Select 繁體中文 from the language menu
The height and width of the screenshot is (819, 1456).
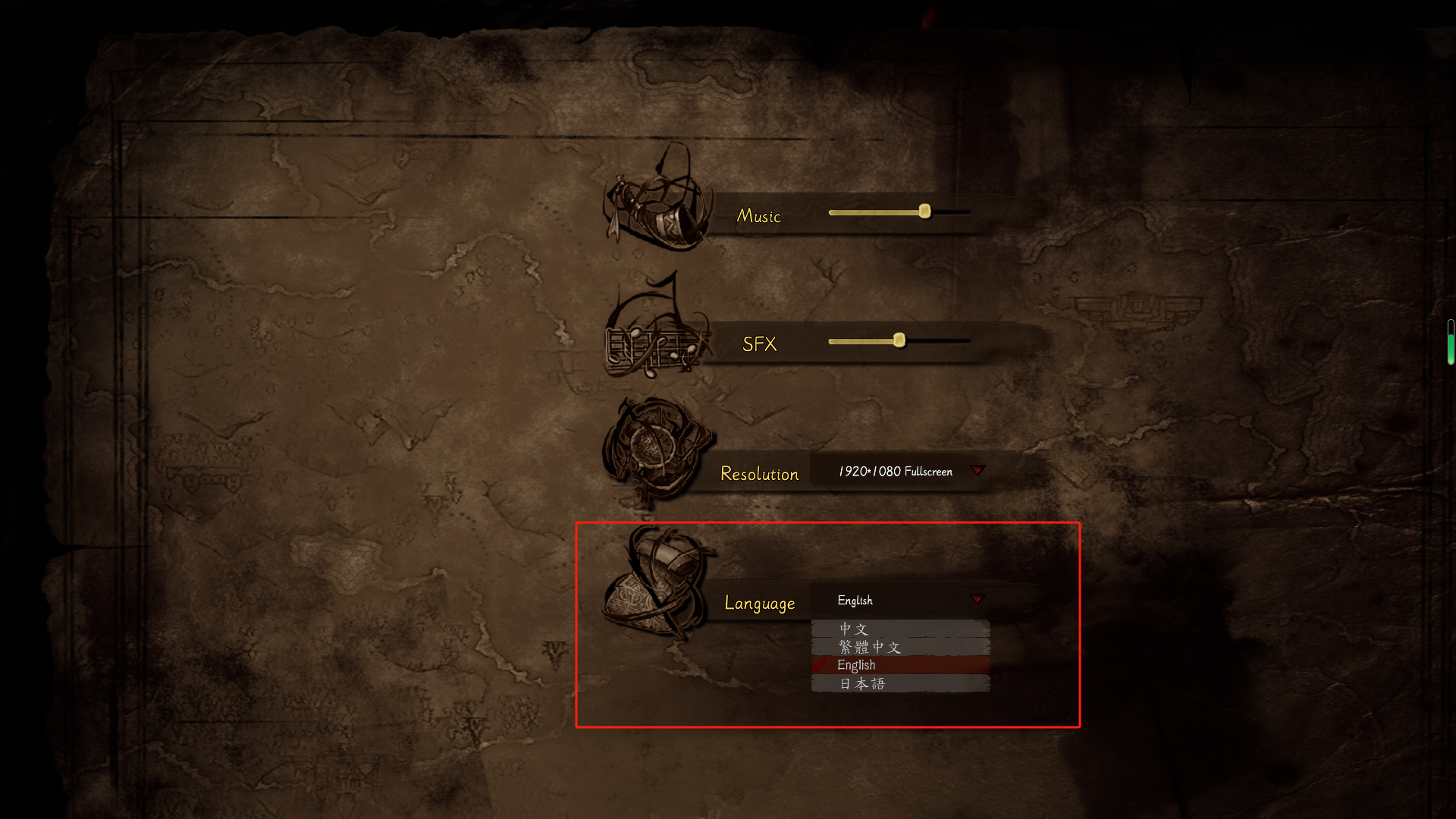tap(869, 647)
